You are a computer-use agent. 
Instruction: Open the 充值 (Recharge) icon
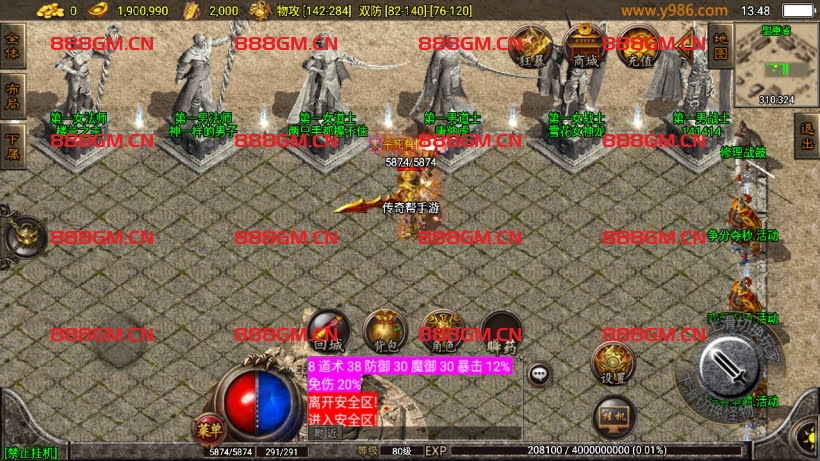click(x=638, y=47)
